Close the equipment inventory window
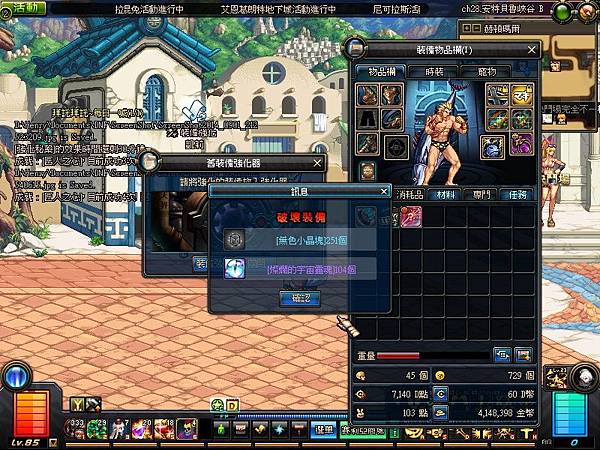 click(x=532, y=49)
